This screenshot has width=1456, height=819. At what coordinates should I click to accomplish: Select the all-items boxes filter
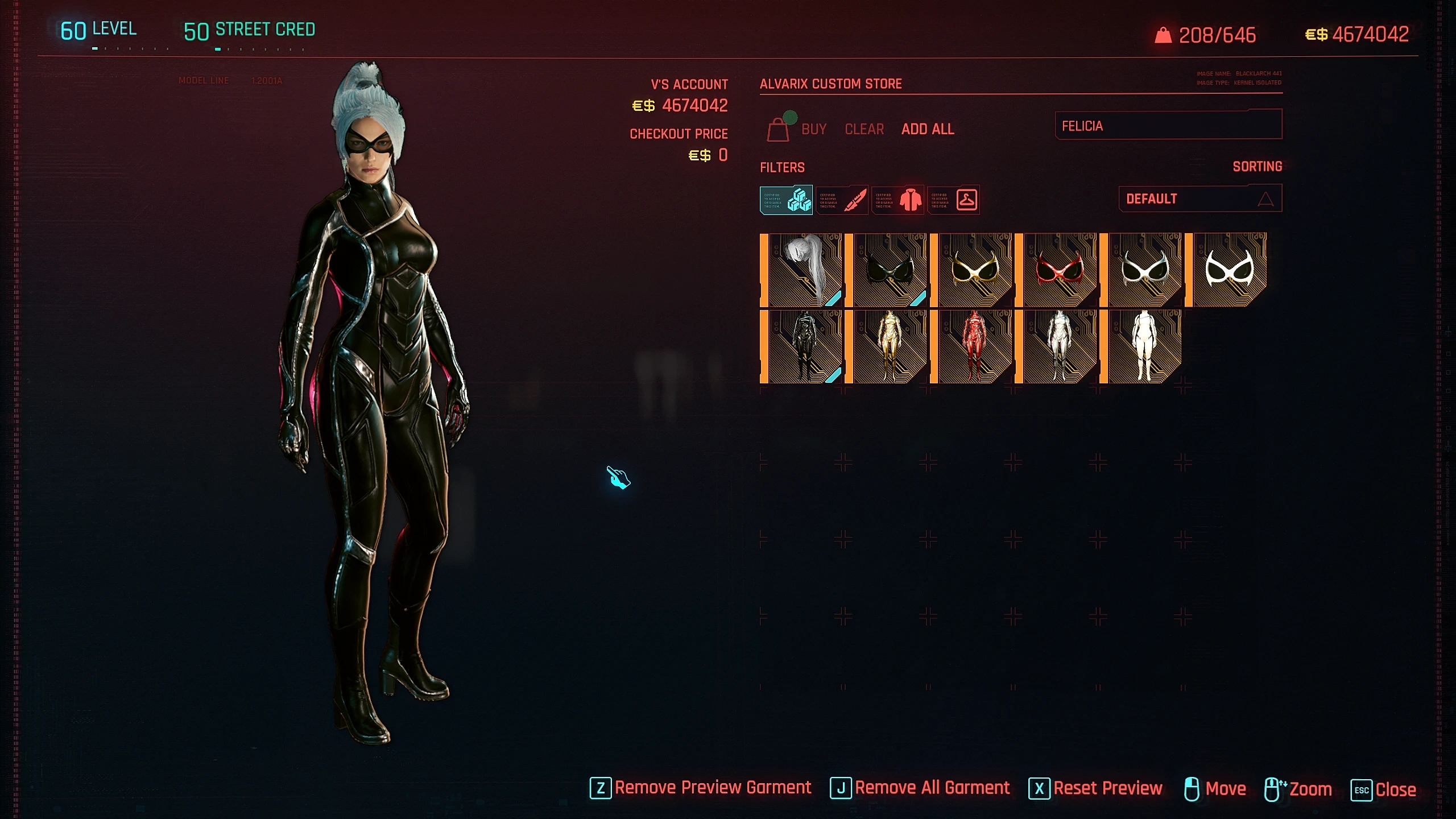(787, 200)
